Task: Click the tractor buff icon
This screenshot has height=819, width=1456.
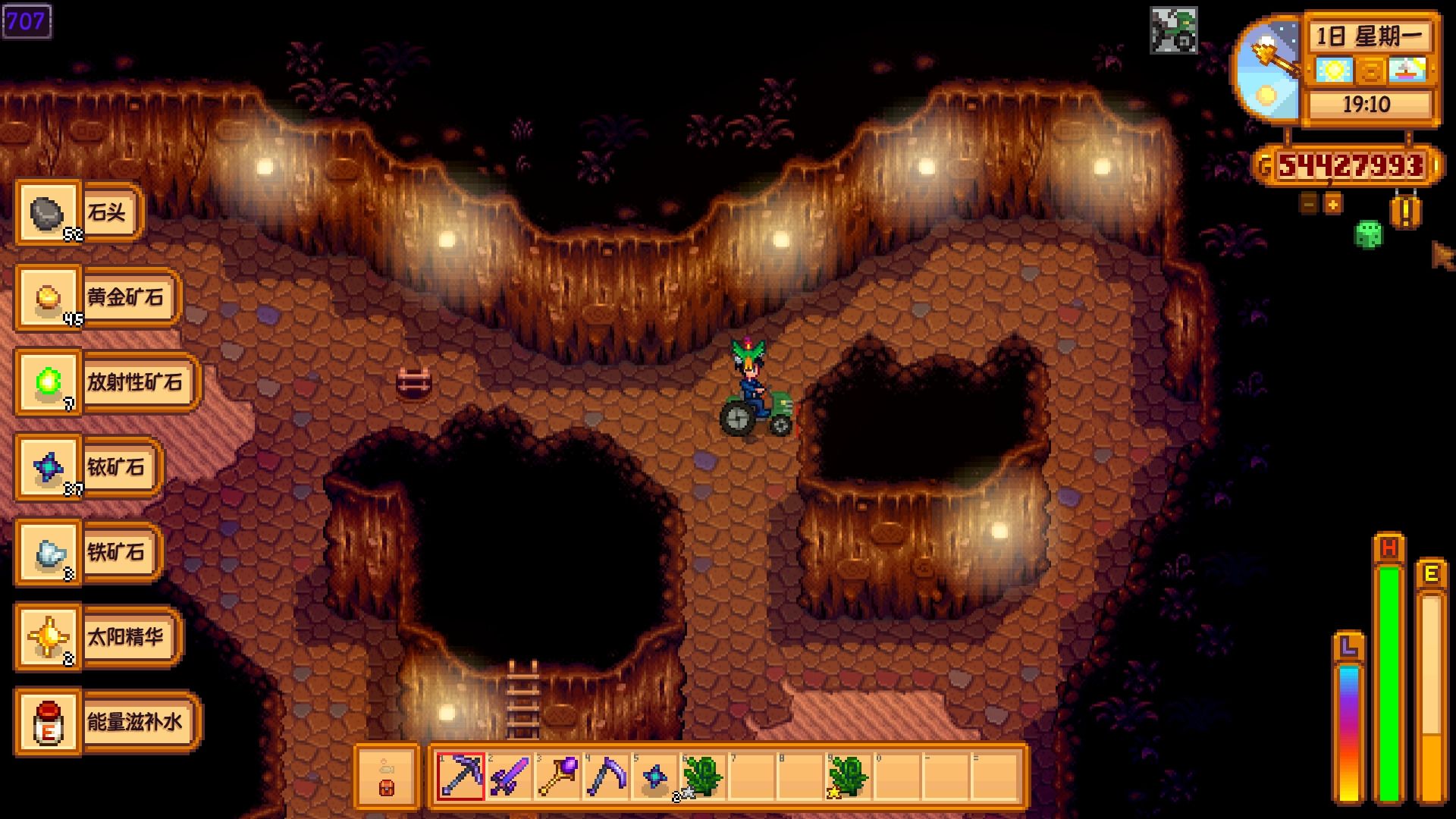Action: [1174, 30]
